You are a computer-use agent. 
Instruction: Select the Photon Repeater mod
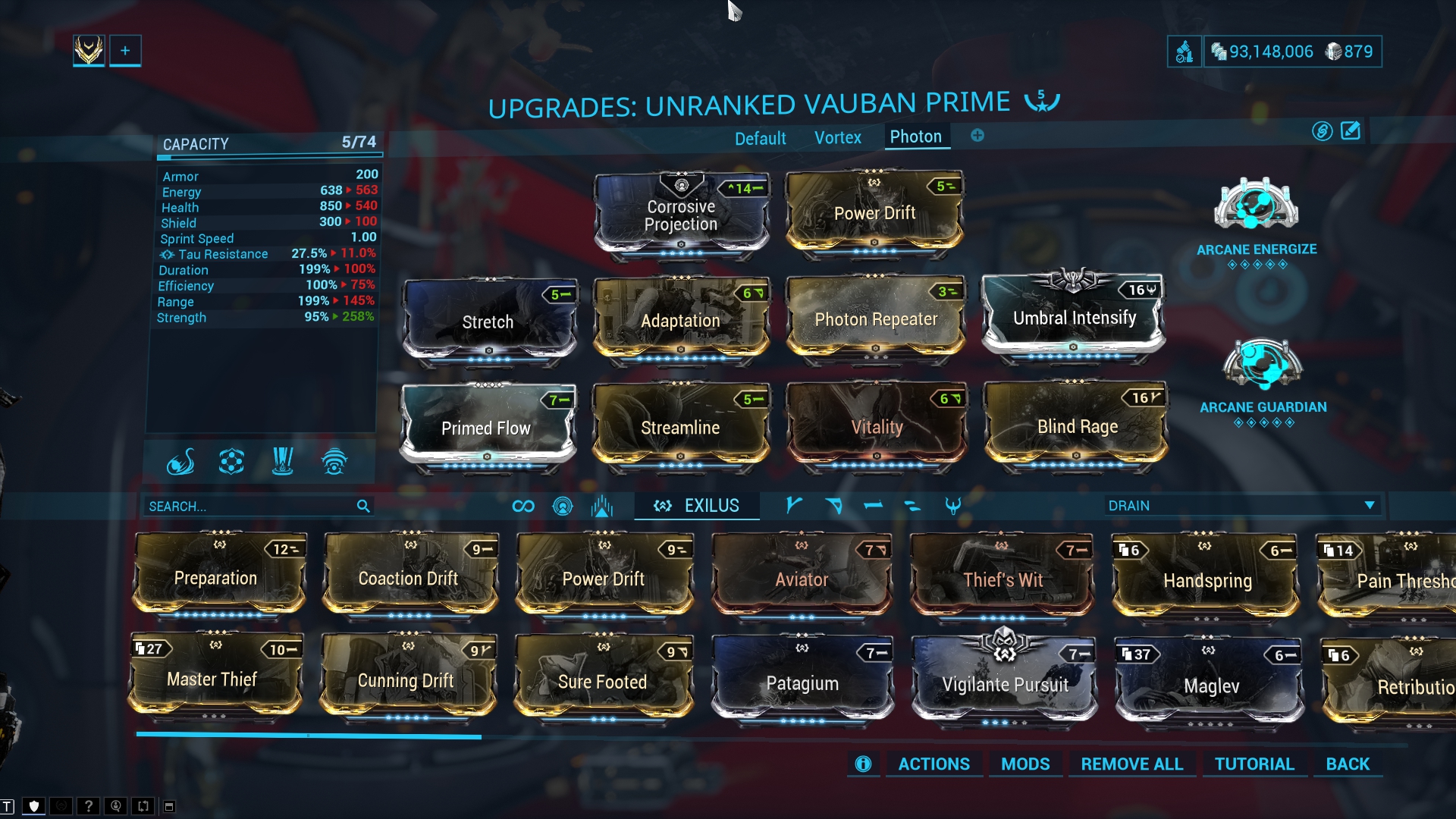coord(875,319)
